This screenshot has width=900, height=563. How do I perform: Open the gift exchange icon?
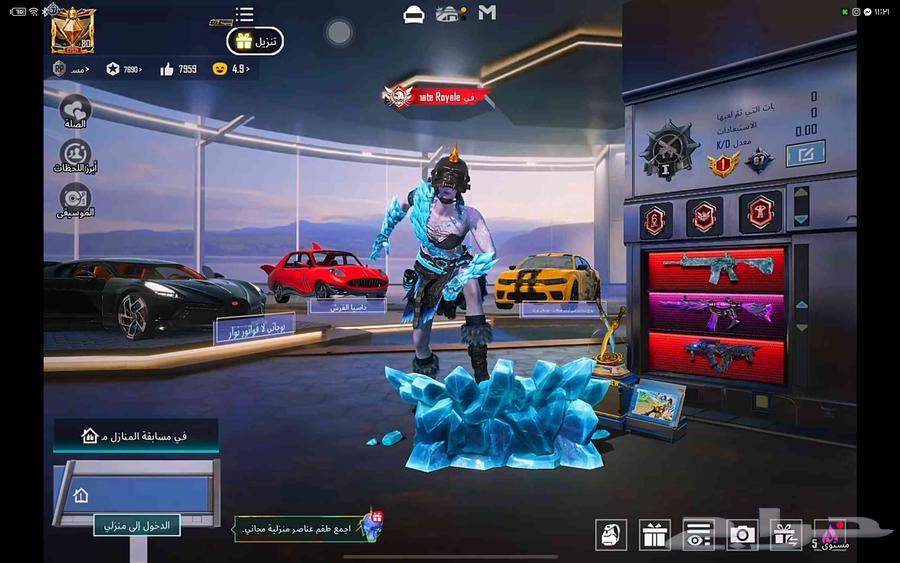click(x=786, y=535)
